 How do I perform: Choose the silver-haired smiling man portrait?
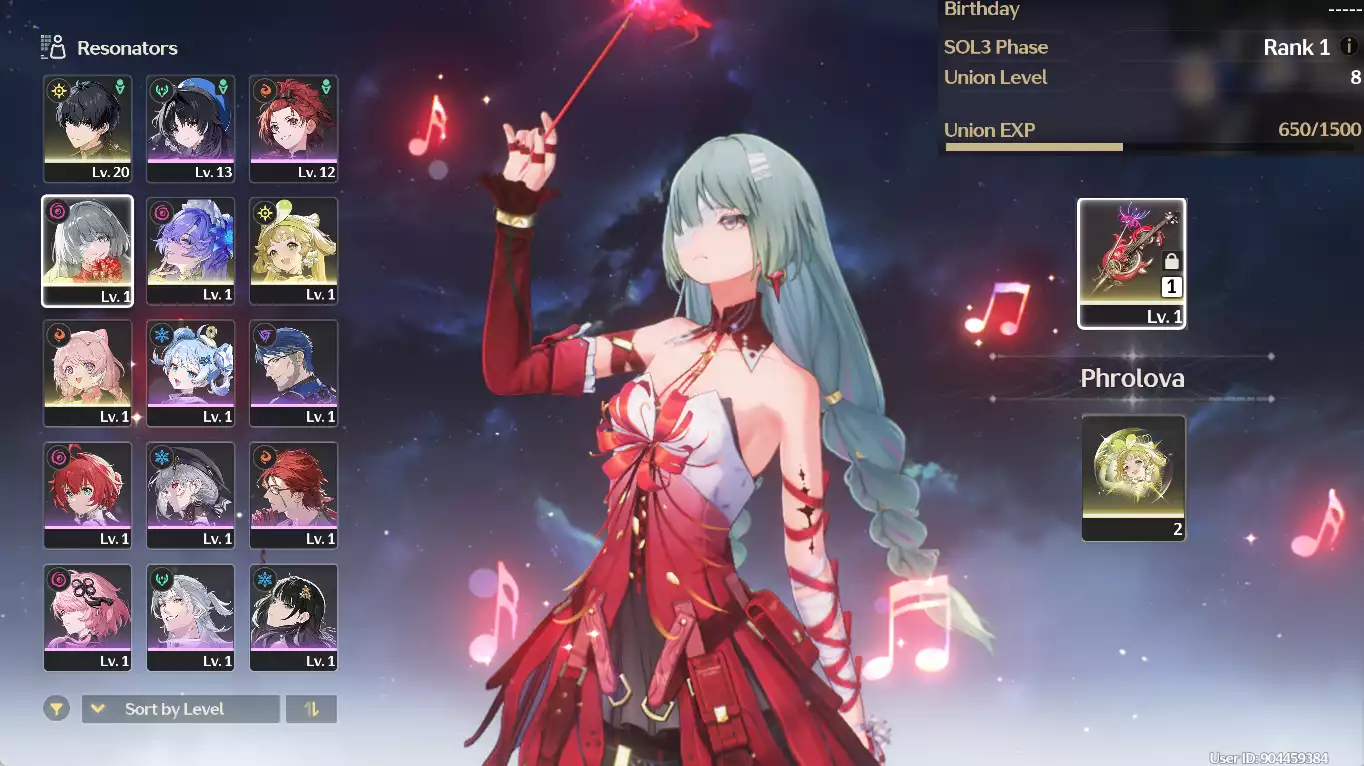coord(191,617)
